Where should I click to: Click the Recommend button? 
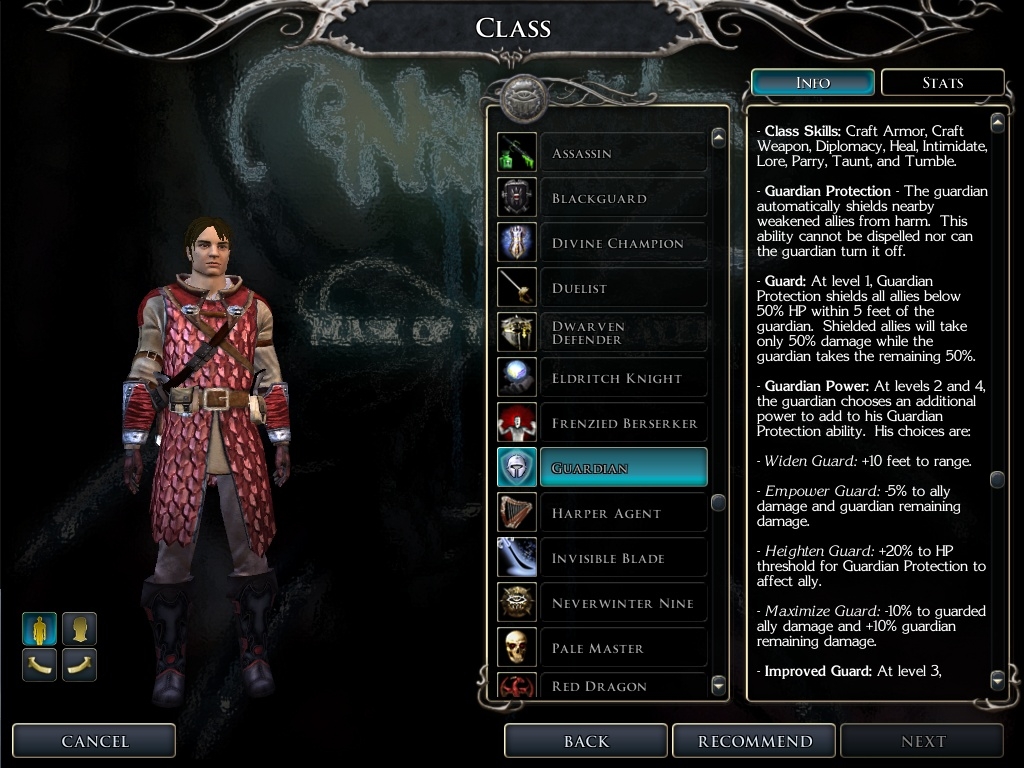pyautogui.click(x=755, y=741)
